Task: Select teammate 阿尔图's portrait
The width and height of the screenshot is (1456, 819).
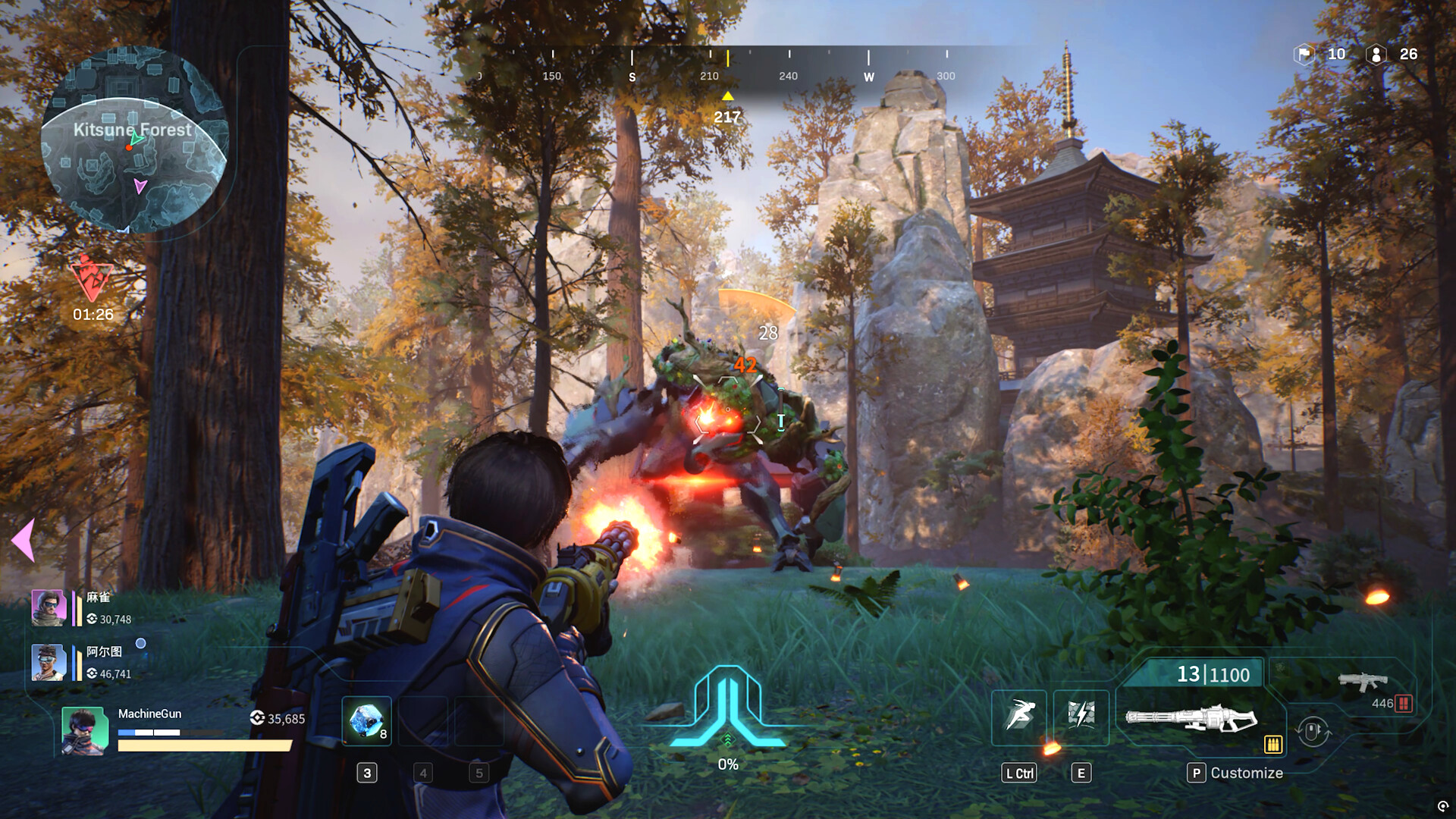Action: coord(48,663)
